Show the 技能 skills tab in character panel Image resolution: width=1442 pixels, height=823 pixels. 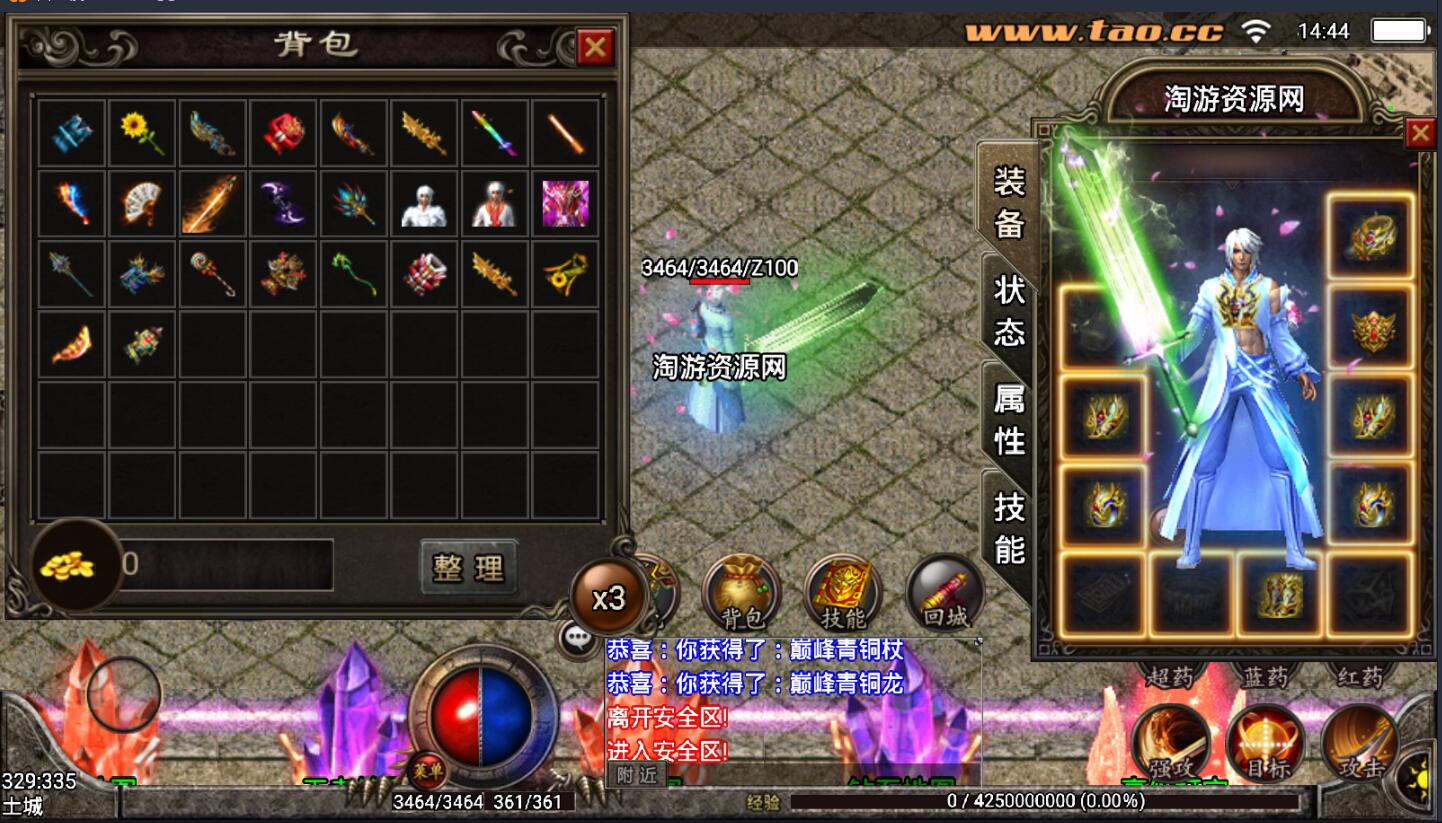coord(1008,528)
